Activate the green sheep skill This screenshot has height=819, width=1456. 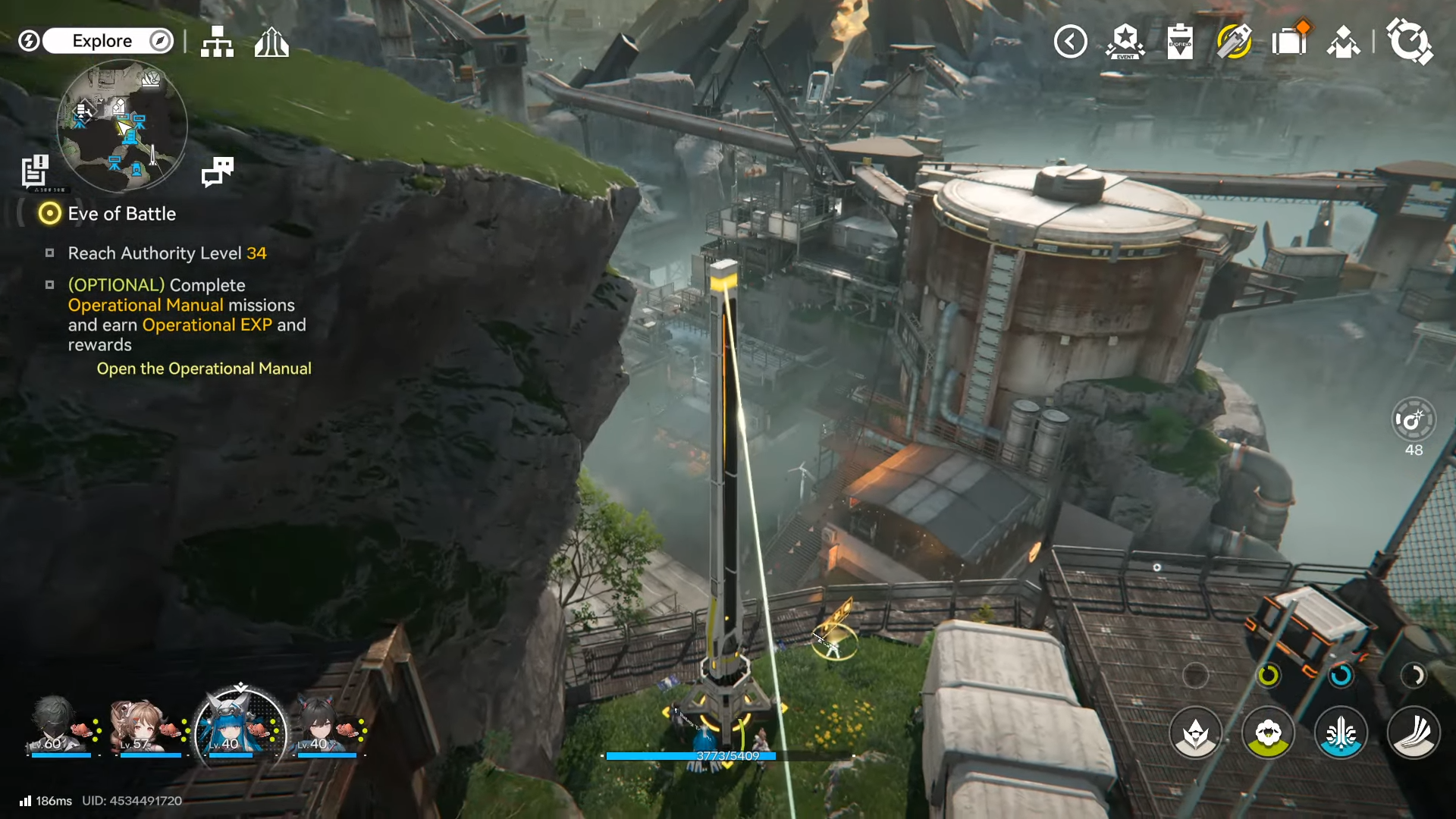(x=1268, y=733)
